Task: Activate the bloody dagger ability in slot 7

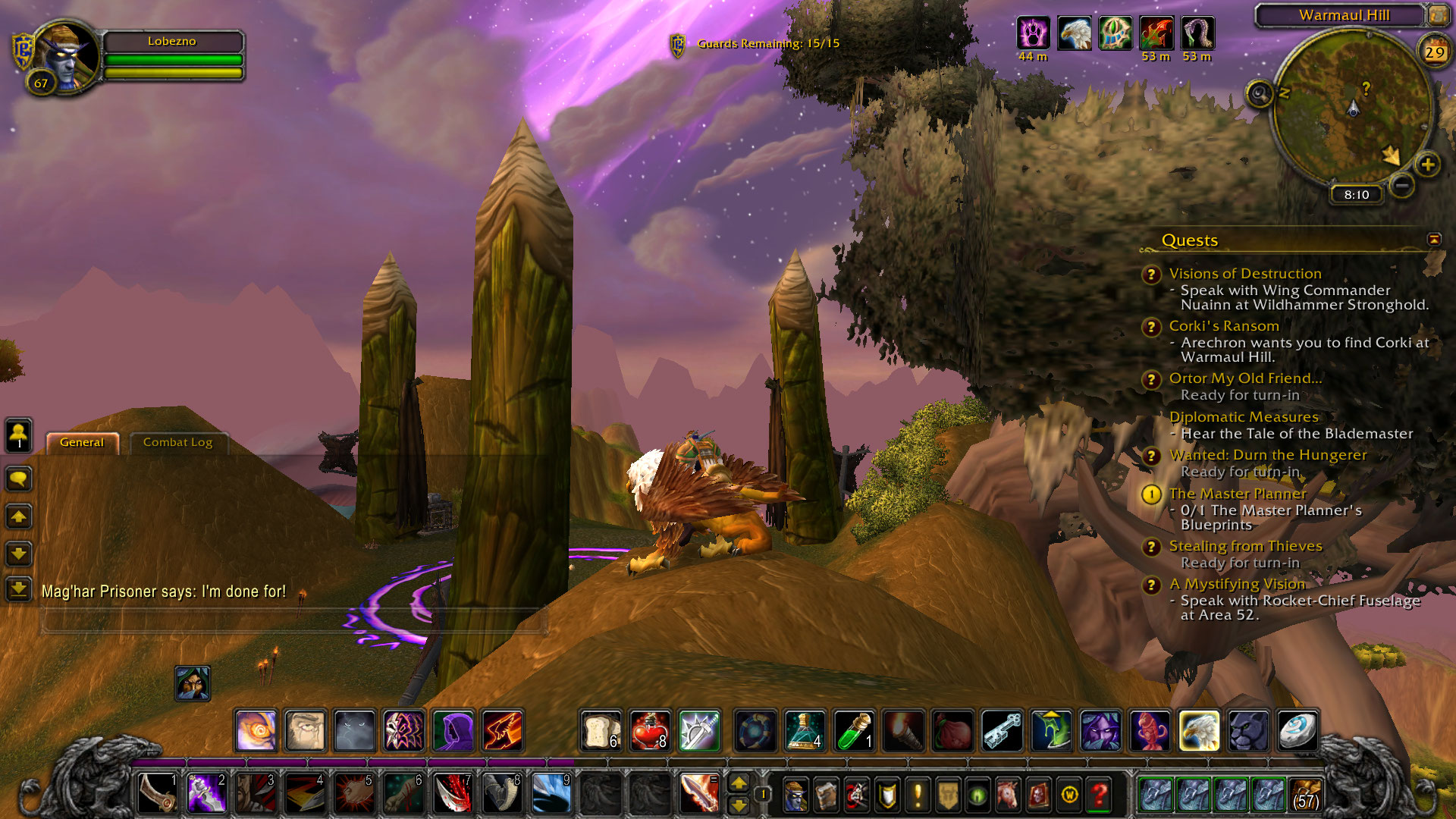Action: tap(453, 794)
